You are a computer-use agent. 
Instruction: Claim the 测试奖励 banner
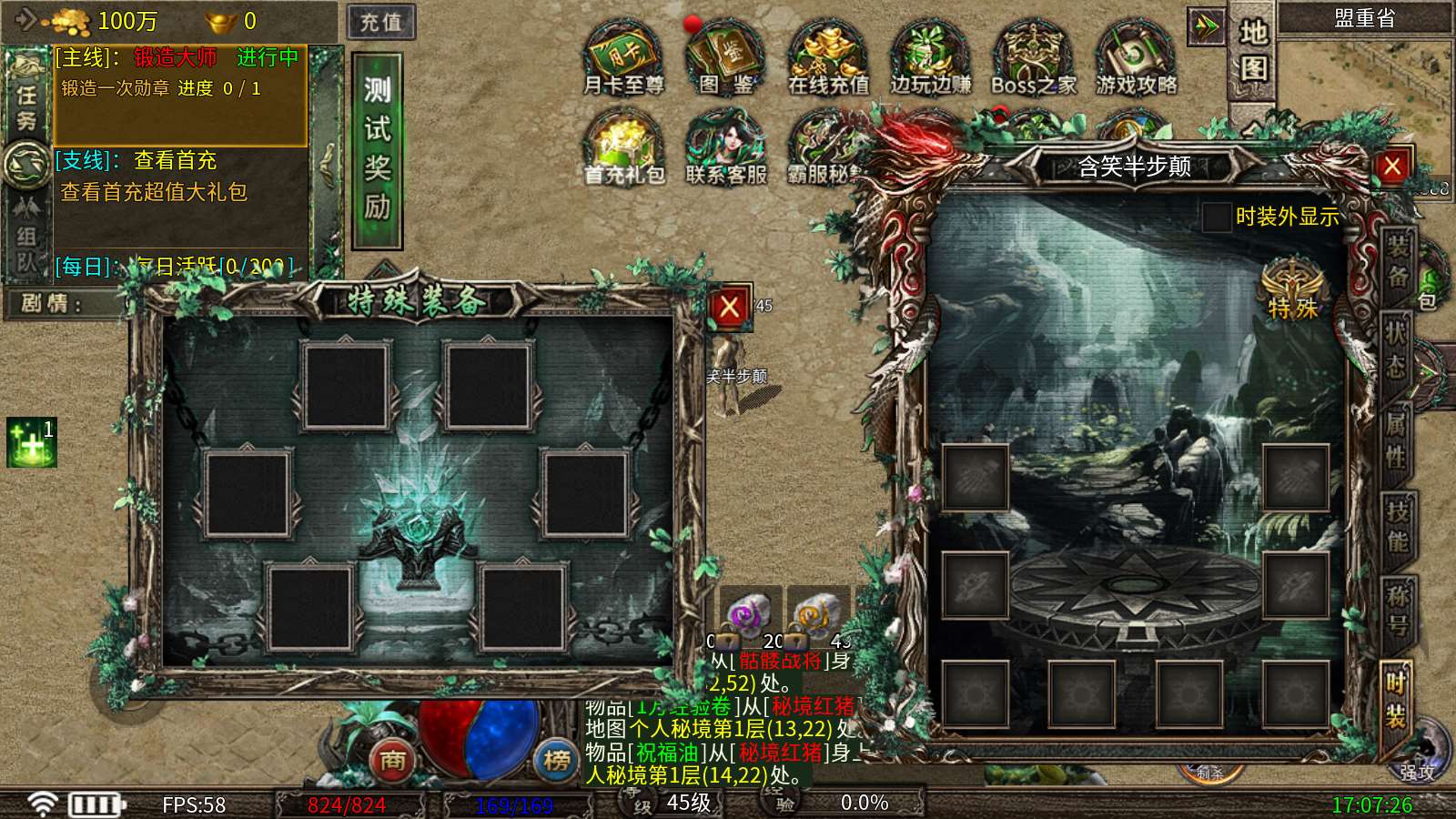point(378,150)
